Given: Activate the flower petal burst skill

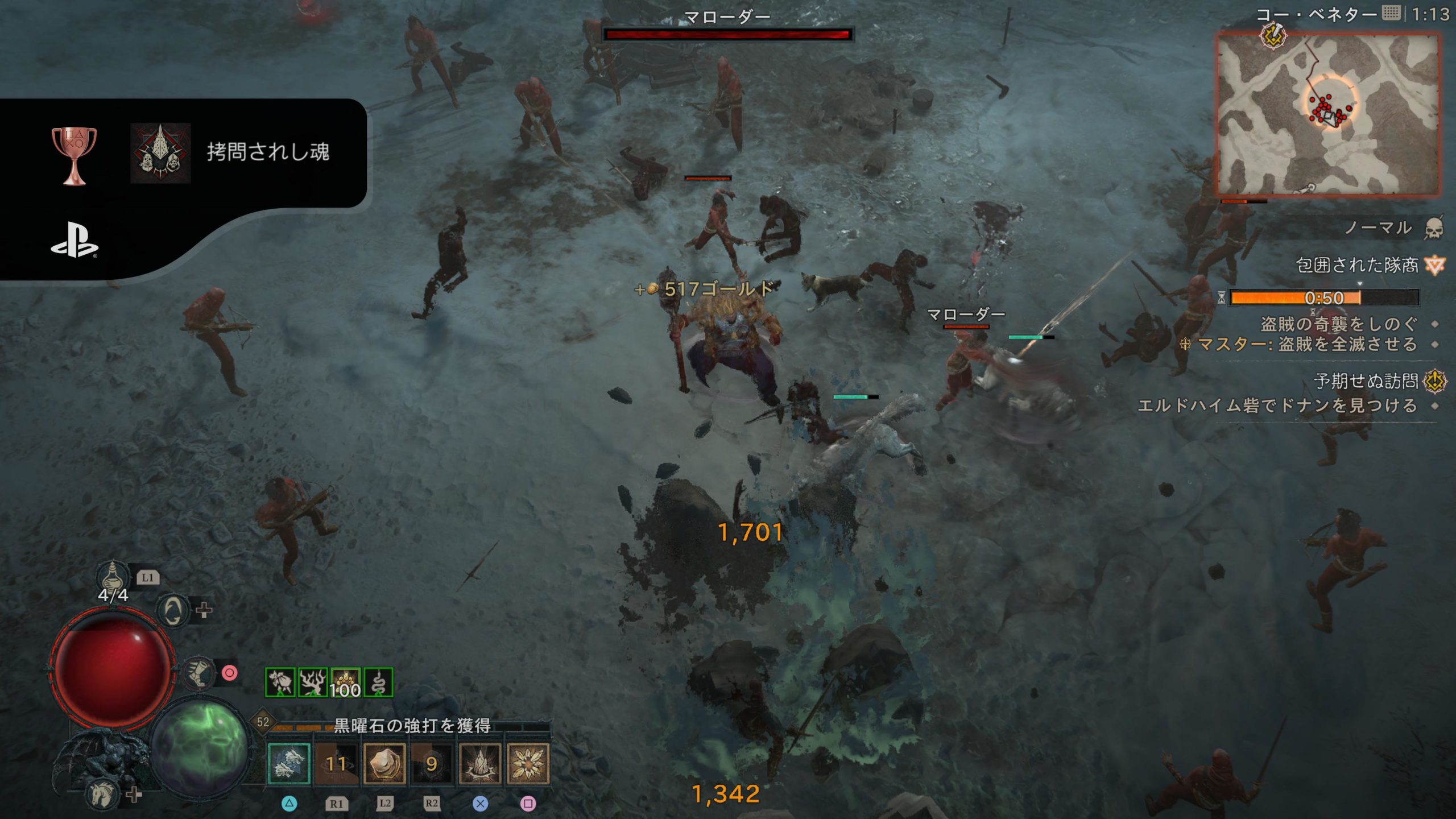Looking at the screenshot, I should click(x=528, y=763).
